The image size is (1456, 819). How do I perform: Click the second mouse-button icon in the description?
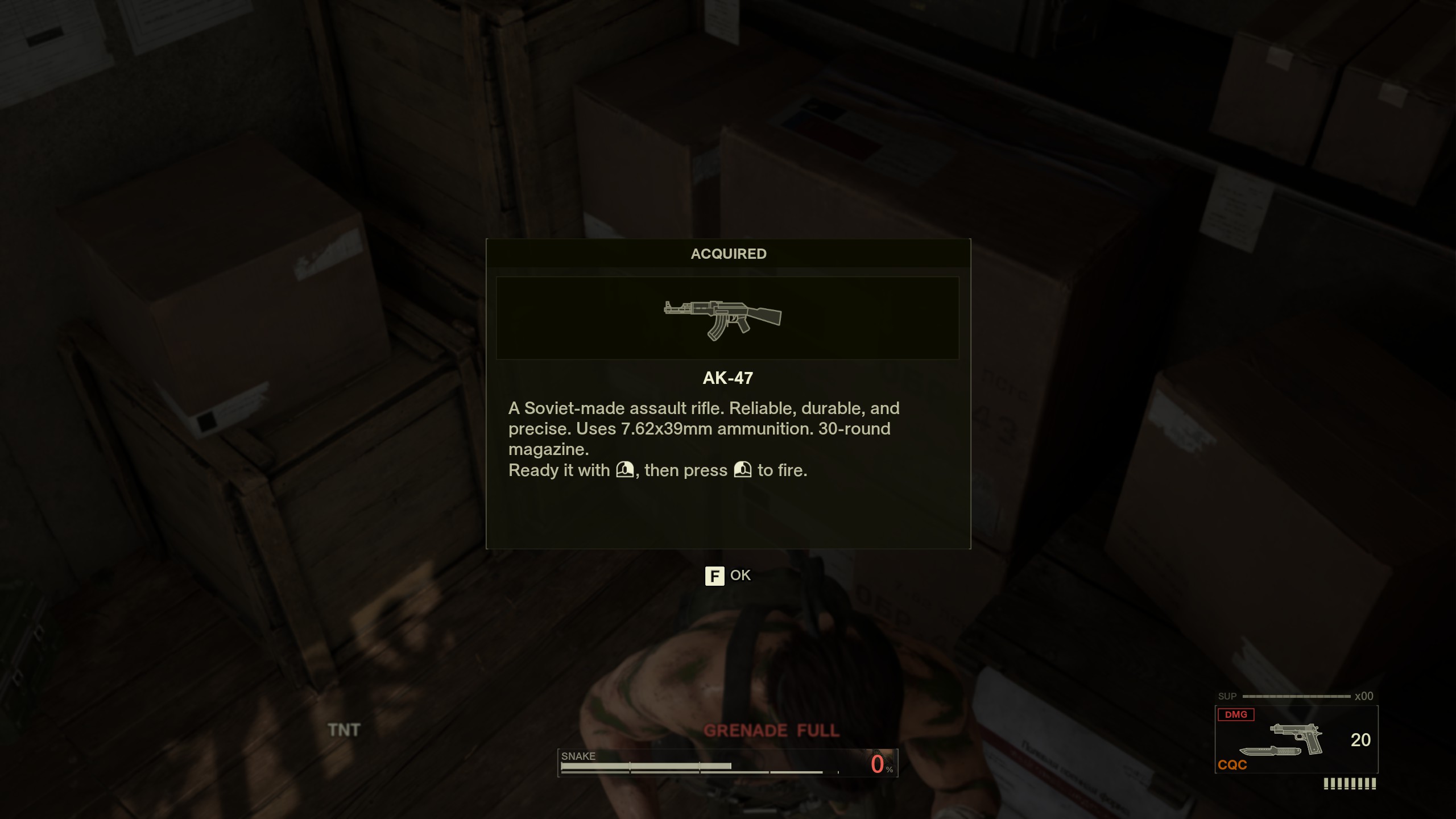[x=742, y=470]
